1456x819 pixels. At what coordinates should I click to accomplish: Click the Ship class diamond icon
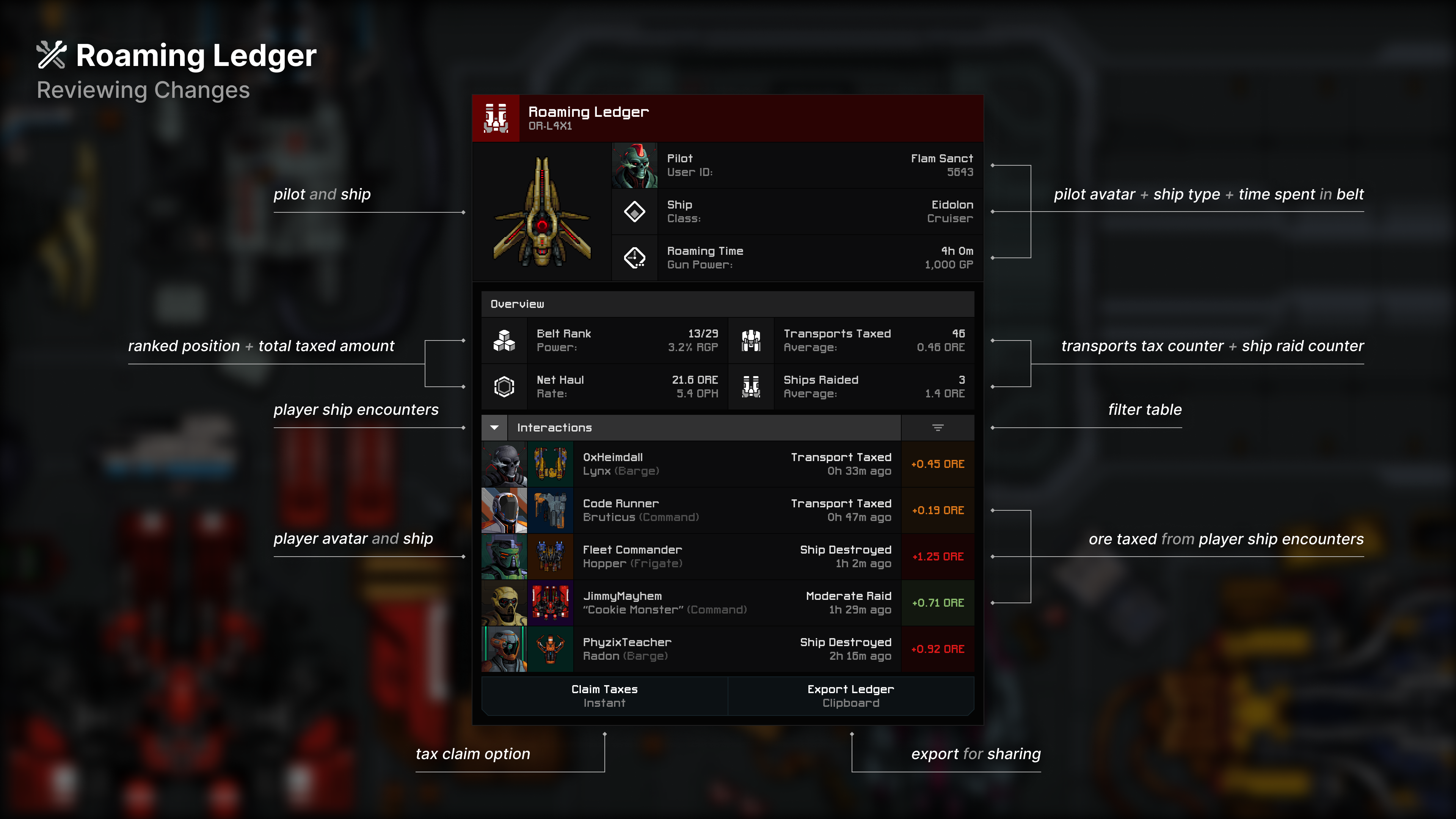pos(635,212)
